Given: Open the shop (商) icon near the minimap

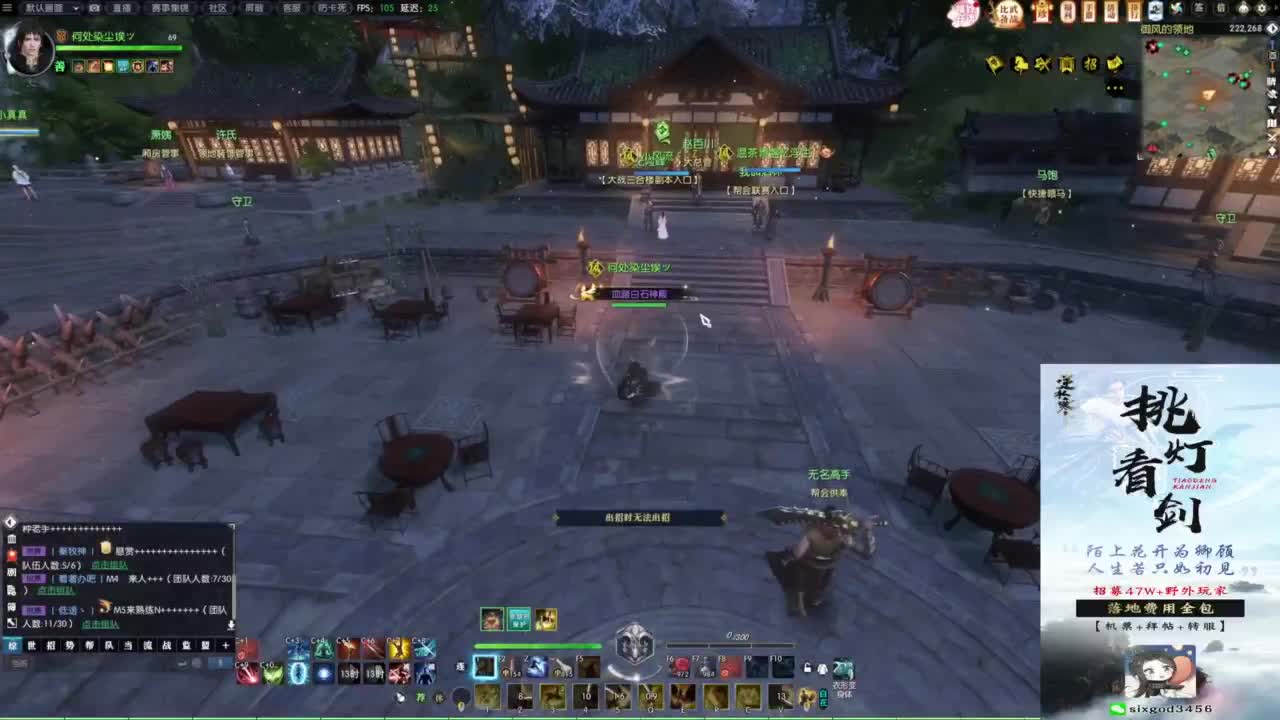Looking at the screenshot, I should (x=1067, y=63).
